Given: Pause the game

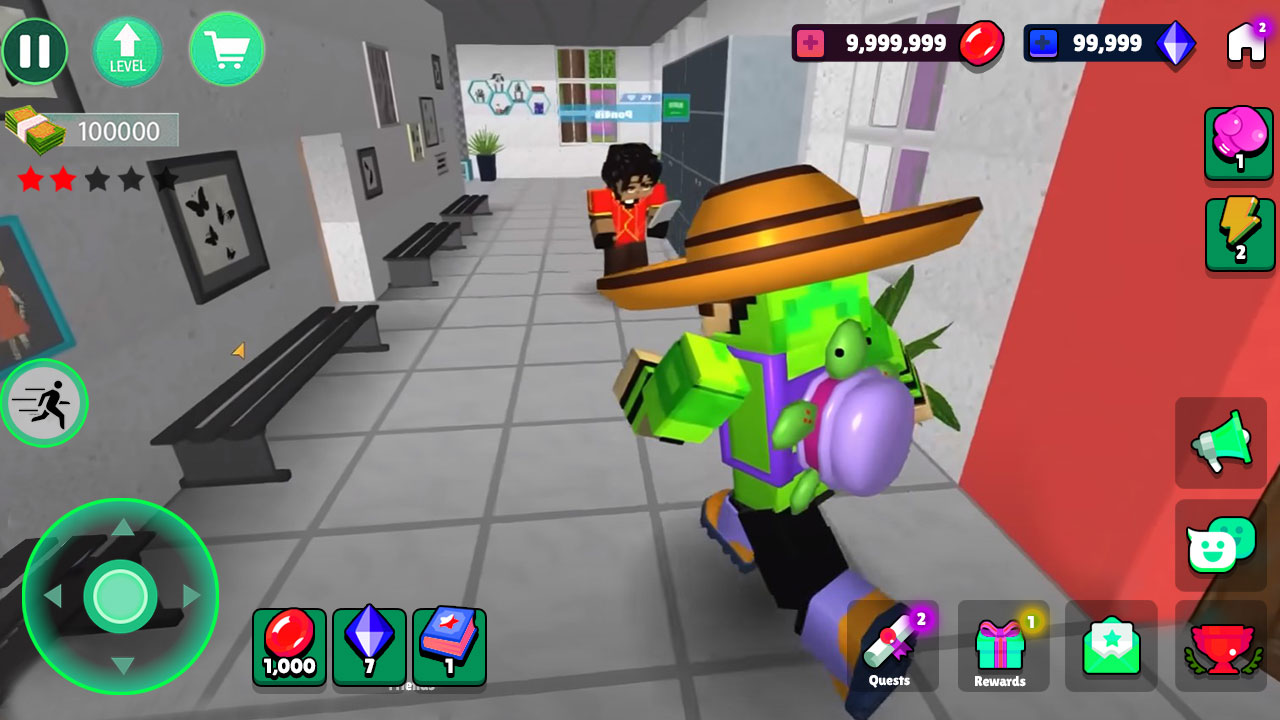Looking at the screenshot, I should [x=35, y=50].
